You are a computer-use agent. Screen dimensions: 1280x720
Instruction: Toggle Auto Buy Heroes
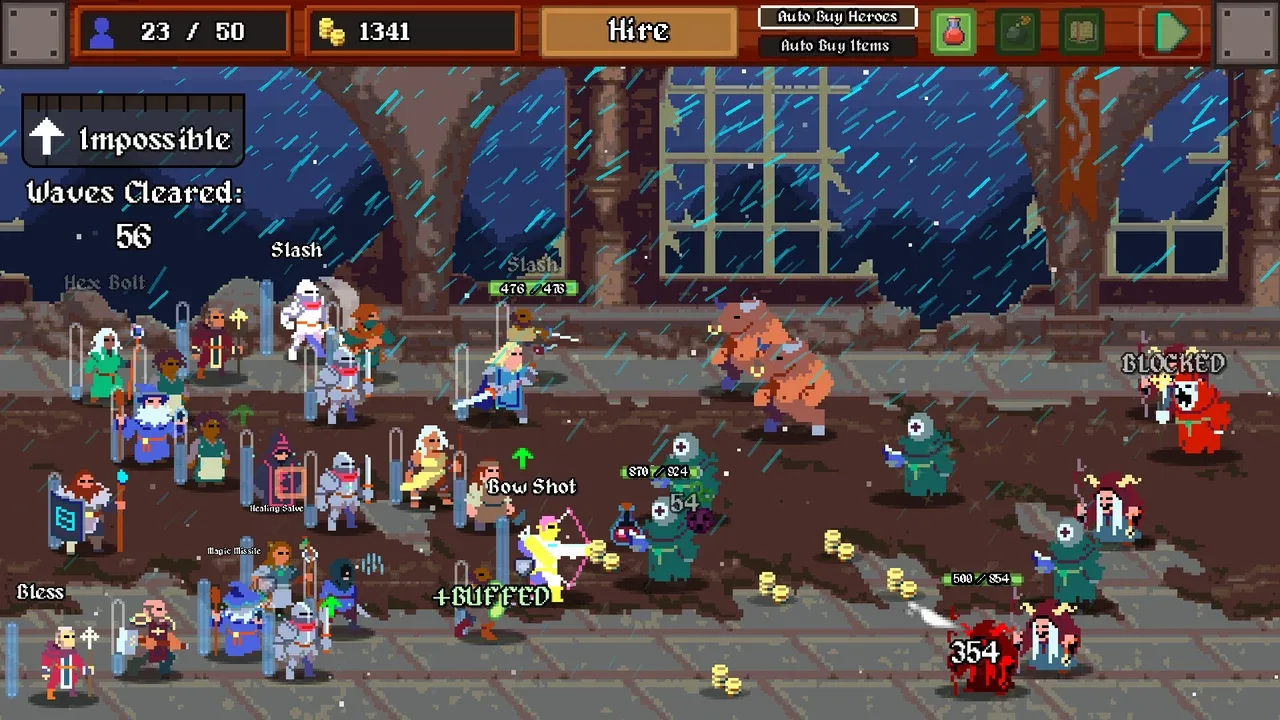836,17
